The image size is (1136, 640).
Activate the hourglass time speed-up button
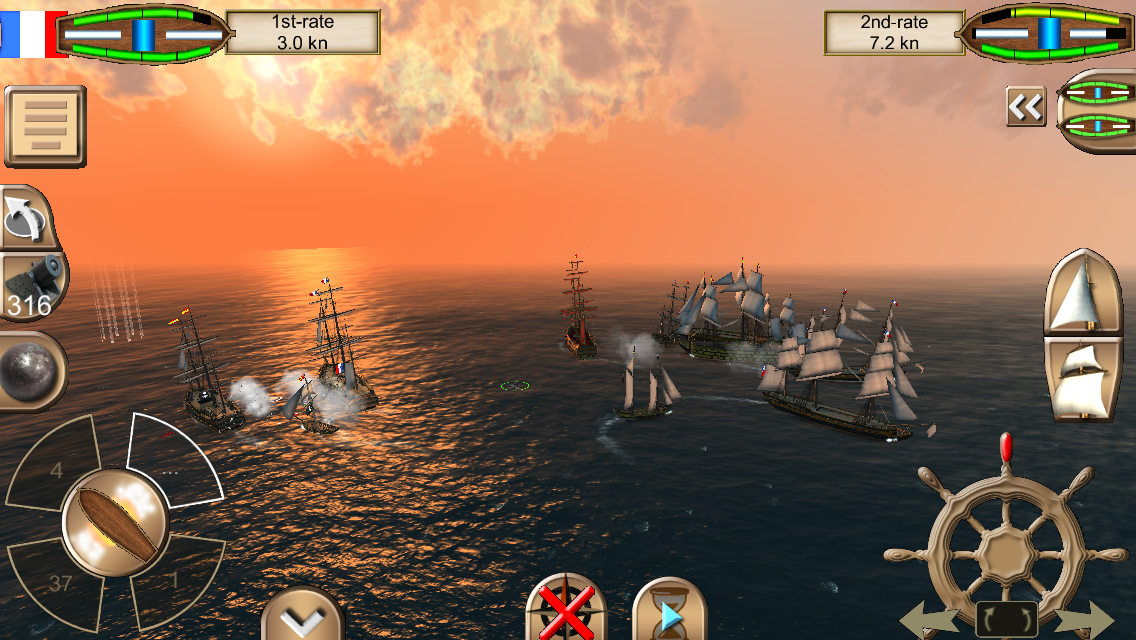click(669, 612)
